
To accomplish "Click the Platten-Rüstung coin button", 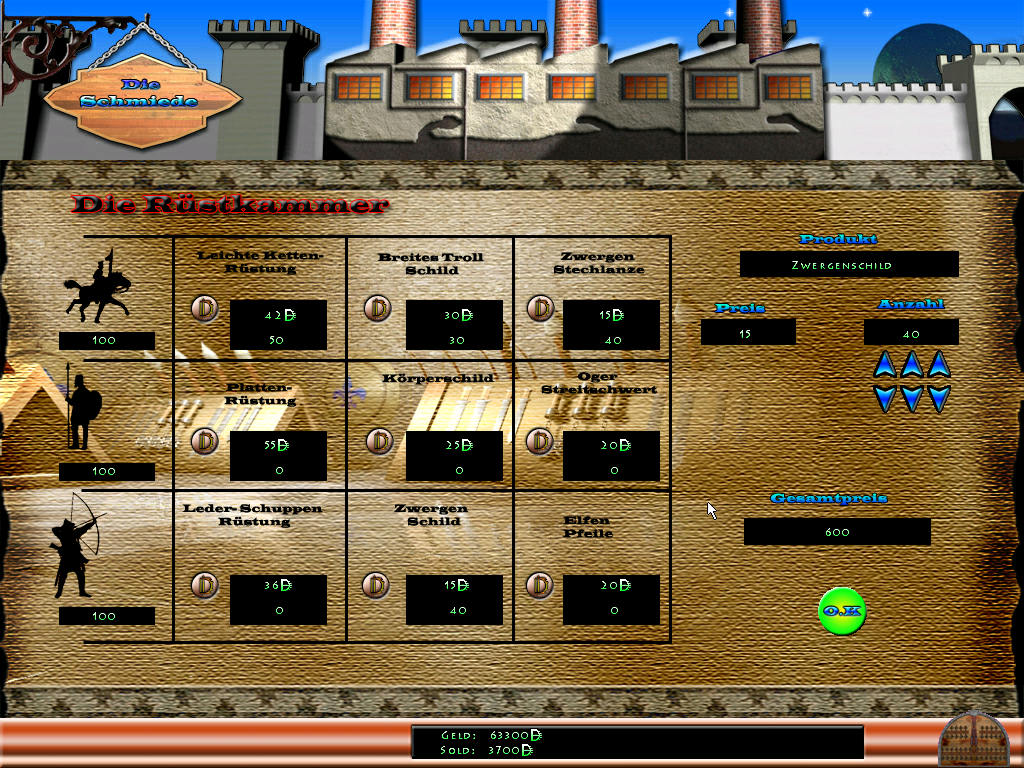I will 205,441.
